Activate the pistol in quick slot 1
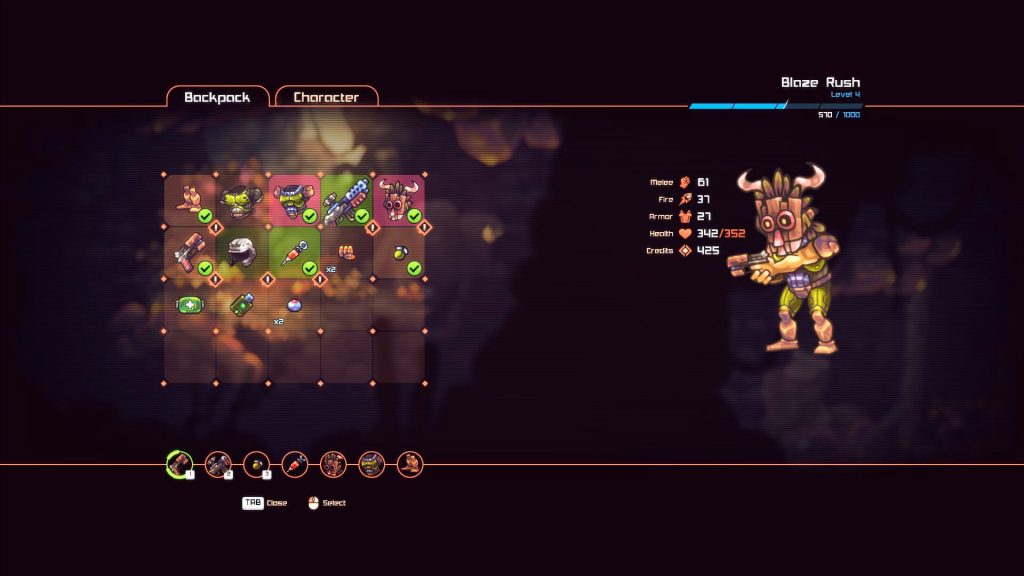This screenshot has width=1024, height=576. (179, 464)
